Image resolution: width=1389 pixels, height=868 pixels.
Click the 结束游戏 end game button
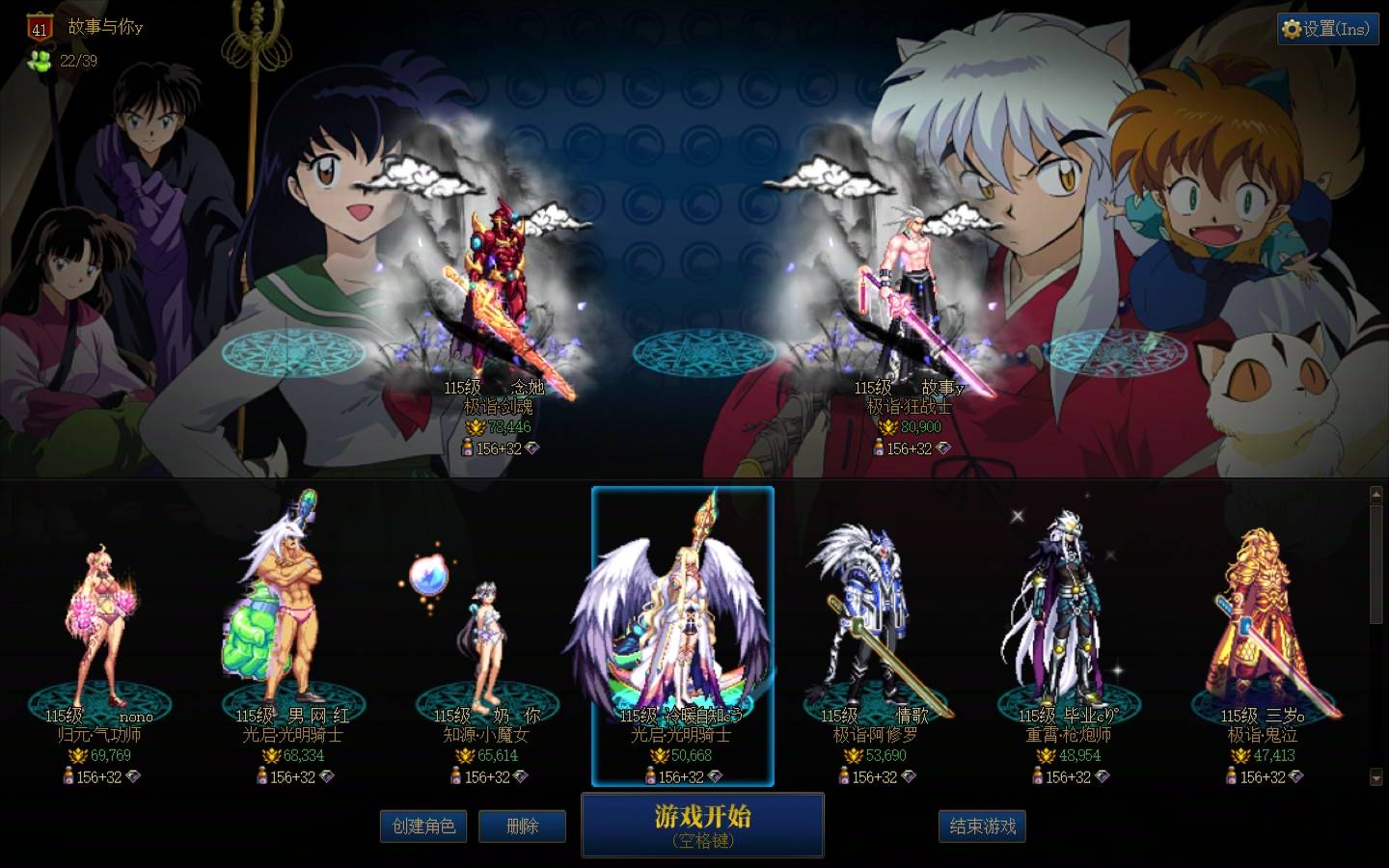coord(982,827)
